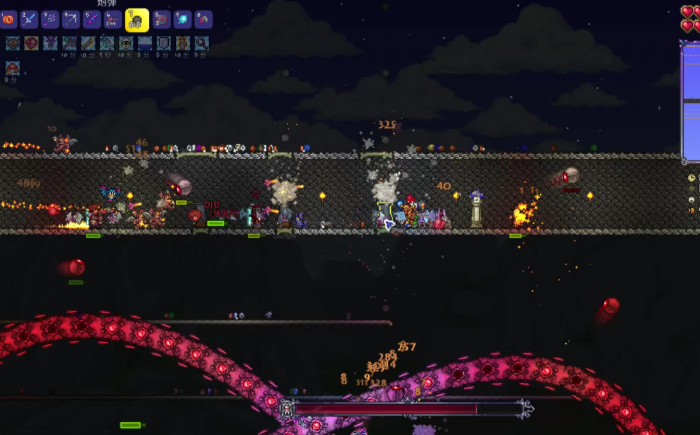Click the magnifying glass buff icon
Viewport: 700px width, 435px height.
[x=202, y=43]
